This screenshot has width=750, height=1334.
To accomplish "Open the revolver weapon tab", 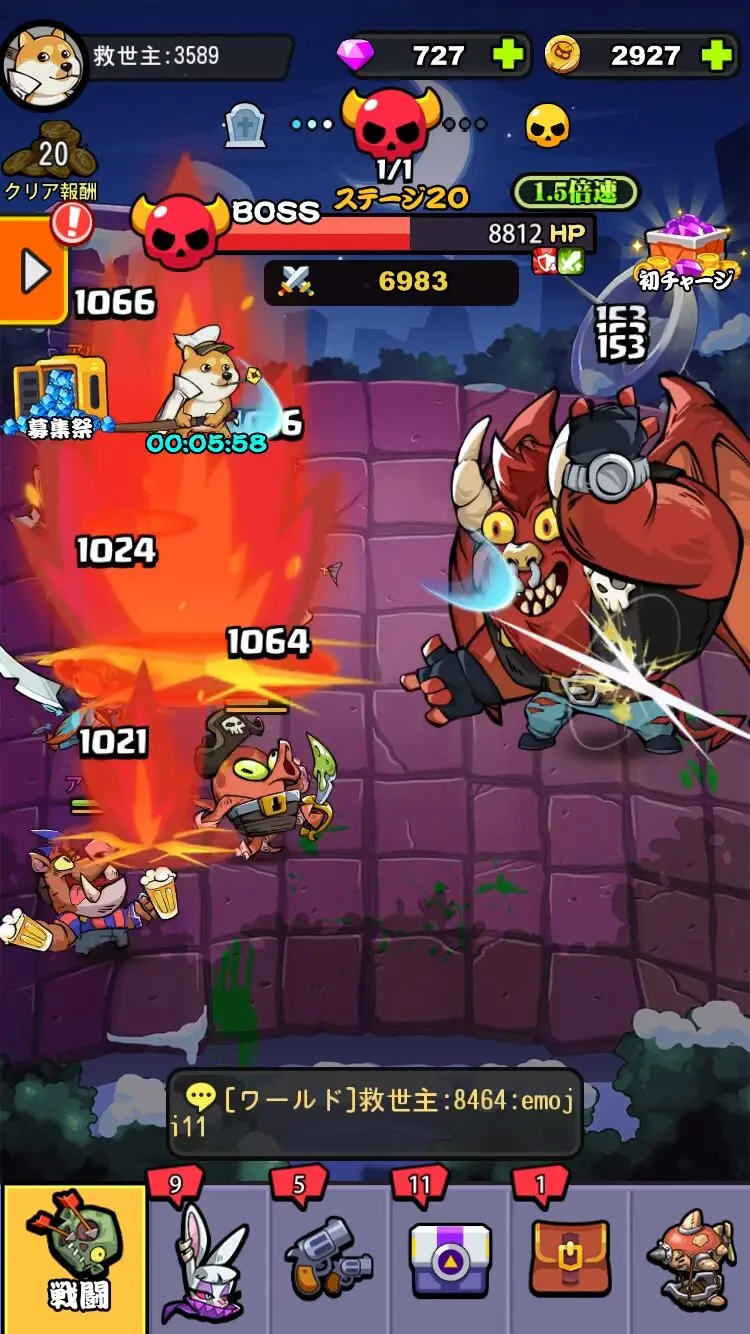I will [330, 1258].
